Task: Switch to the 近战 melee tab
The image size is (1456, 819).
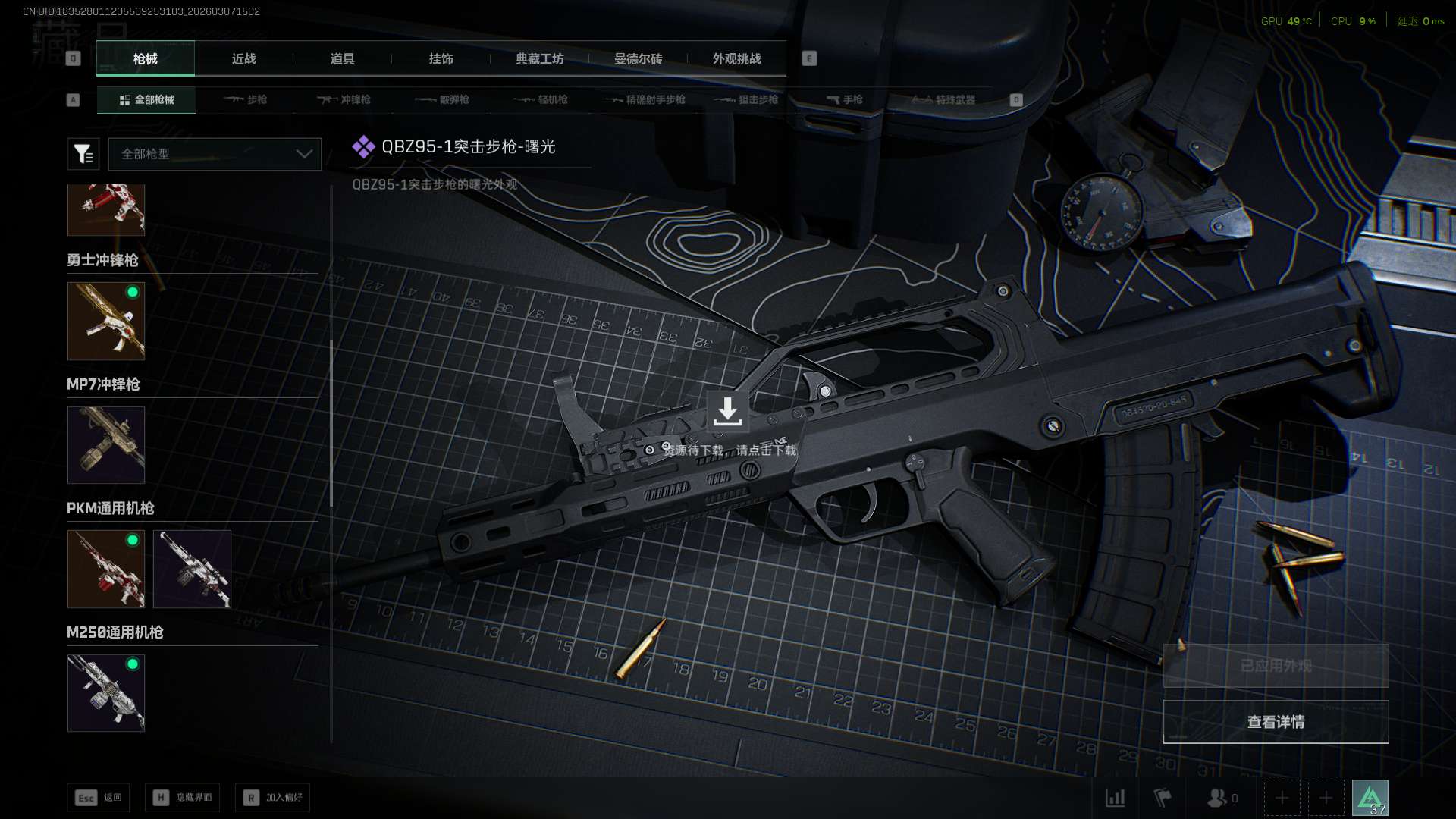Action: click(x=243, y=58)
